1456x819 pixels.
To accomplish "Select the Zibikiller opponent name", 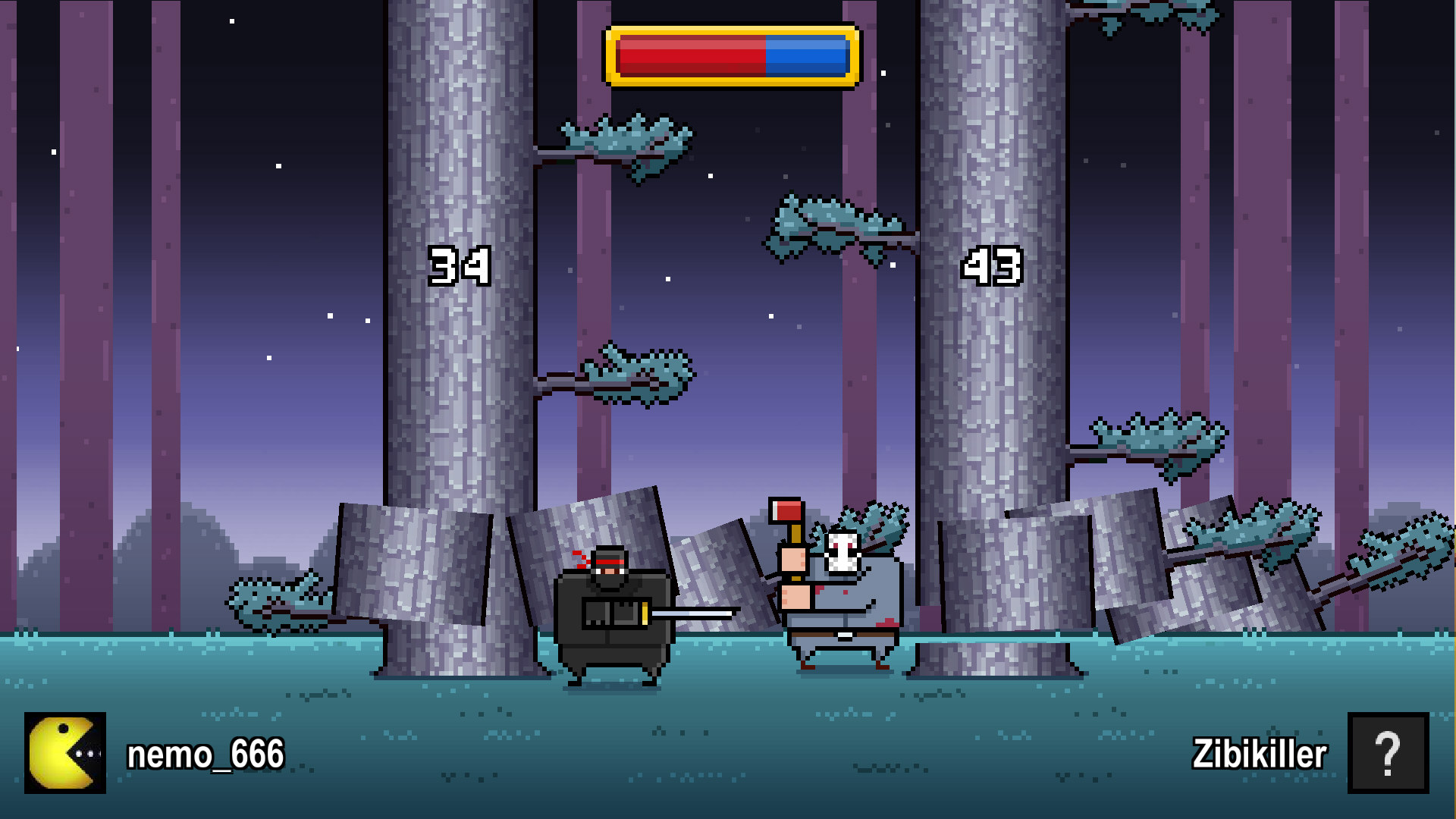I will (1259, 755).
